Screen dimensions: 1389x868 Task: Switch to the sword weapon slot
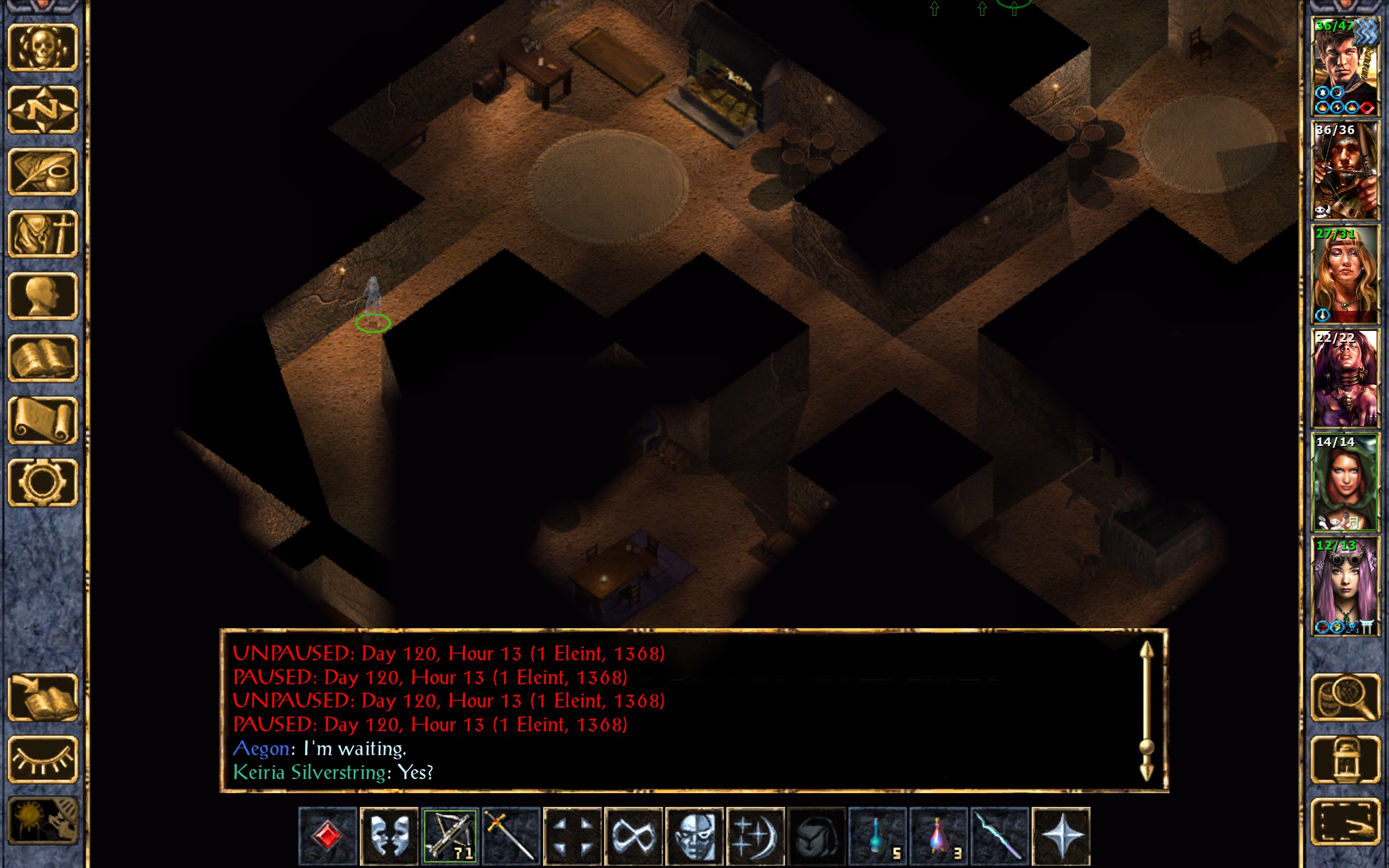coord(511,835)
